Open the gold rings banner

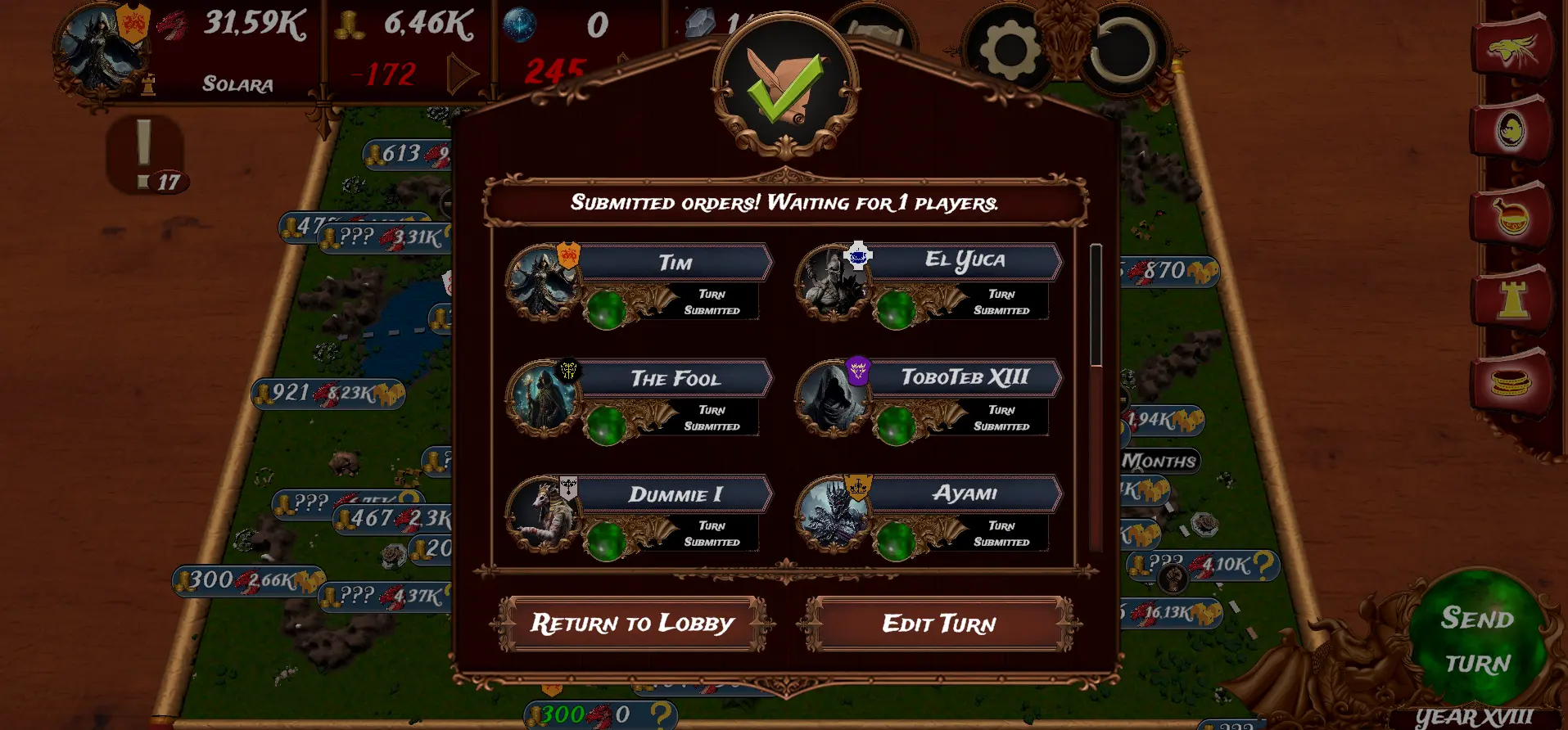click(x=1512, y=382)
